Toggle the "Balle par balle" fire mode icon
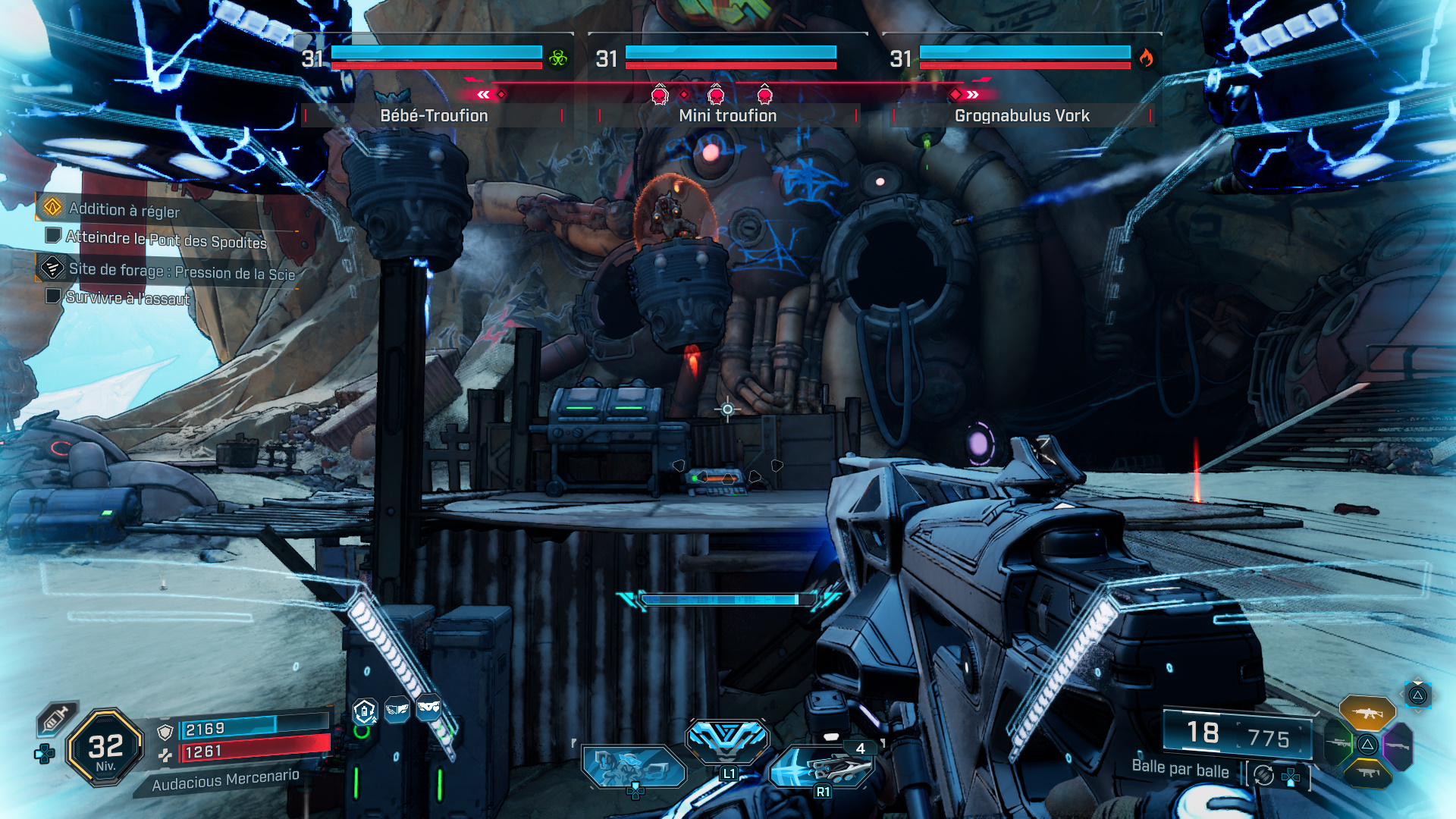This screenshot has height=819, width=1456. point(1263,775)
